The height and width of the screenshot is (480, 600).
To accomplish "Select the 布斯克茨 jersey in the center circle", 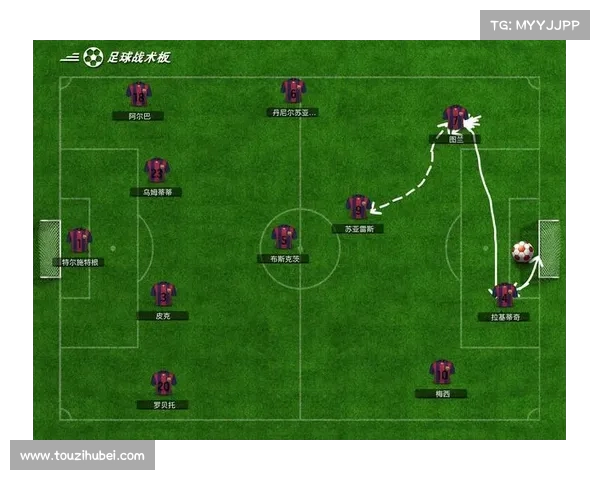I will (x=284, y=237).
